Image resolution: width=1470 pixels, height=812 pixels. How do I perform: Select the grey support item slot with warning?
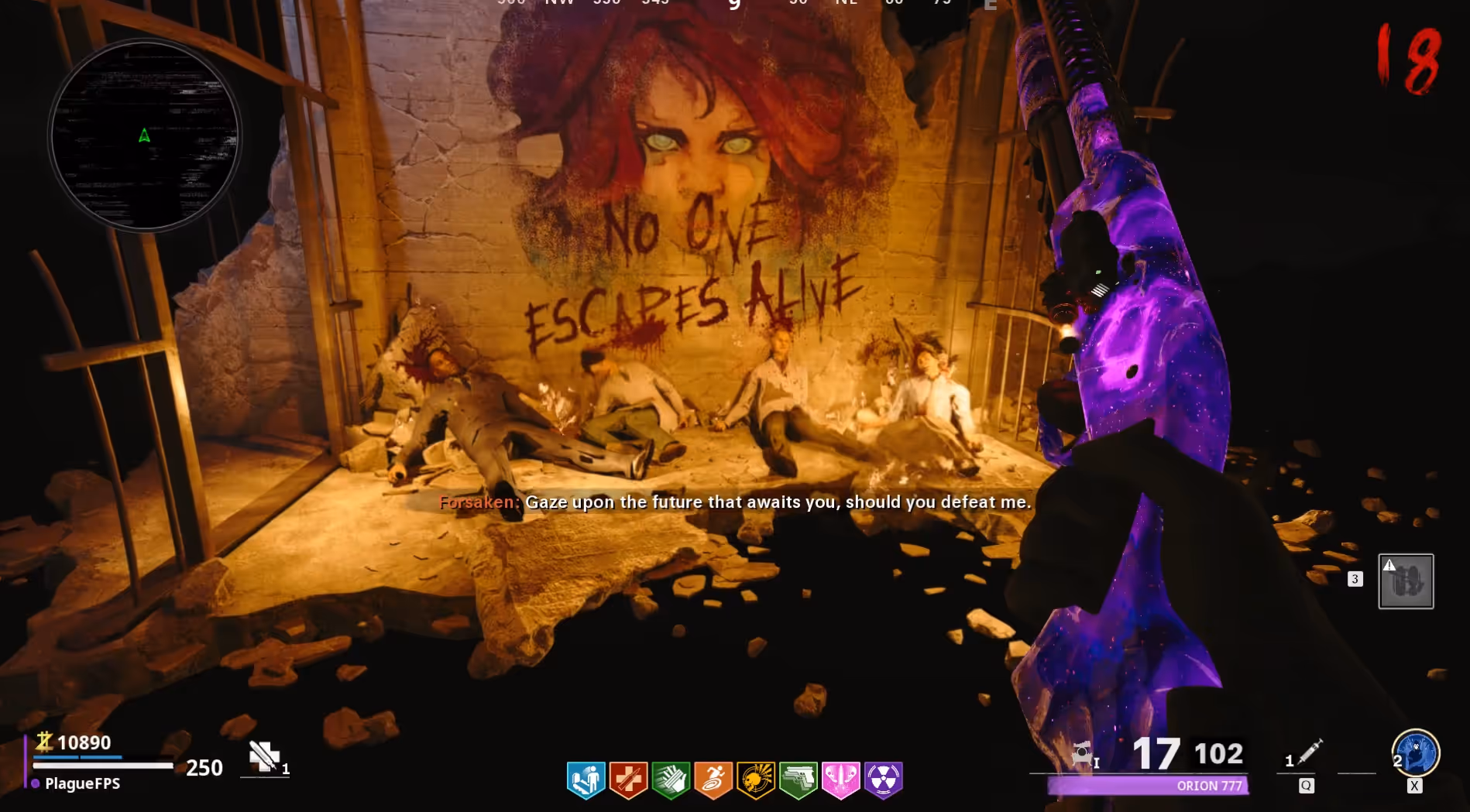[1406, 581]
